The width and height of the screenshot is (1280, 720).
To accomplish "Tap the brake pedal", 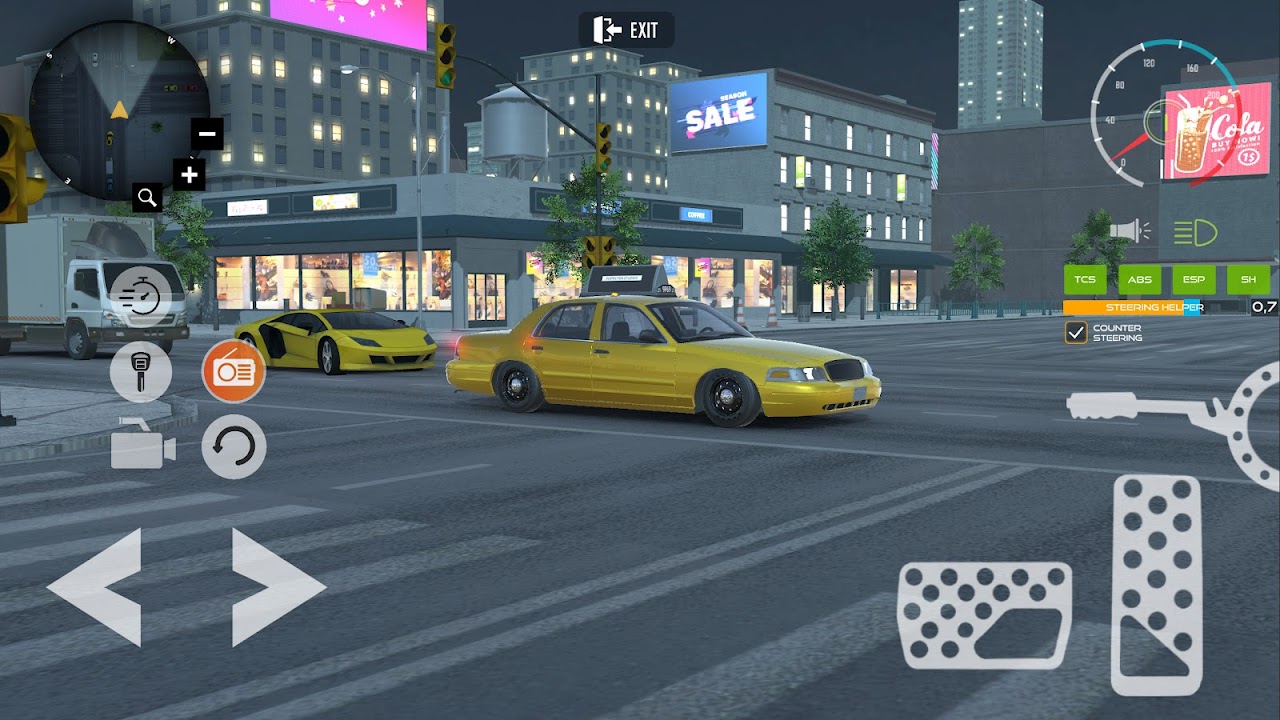I will tap(985, 615).
